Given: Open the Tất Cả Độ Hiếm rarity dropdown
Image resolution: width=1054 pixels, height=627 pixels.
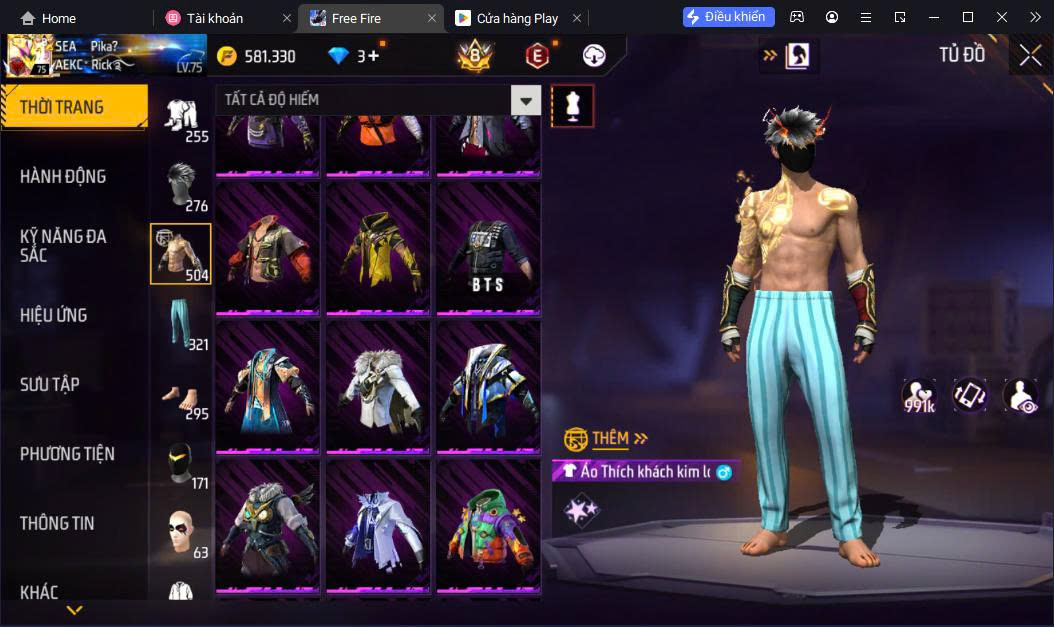Looking at the screenshot, I should point(525,100).
